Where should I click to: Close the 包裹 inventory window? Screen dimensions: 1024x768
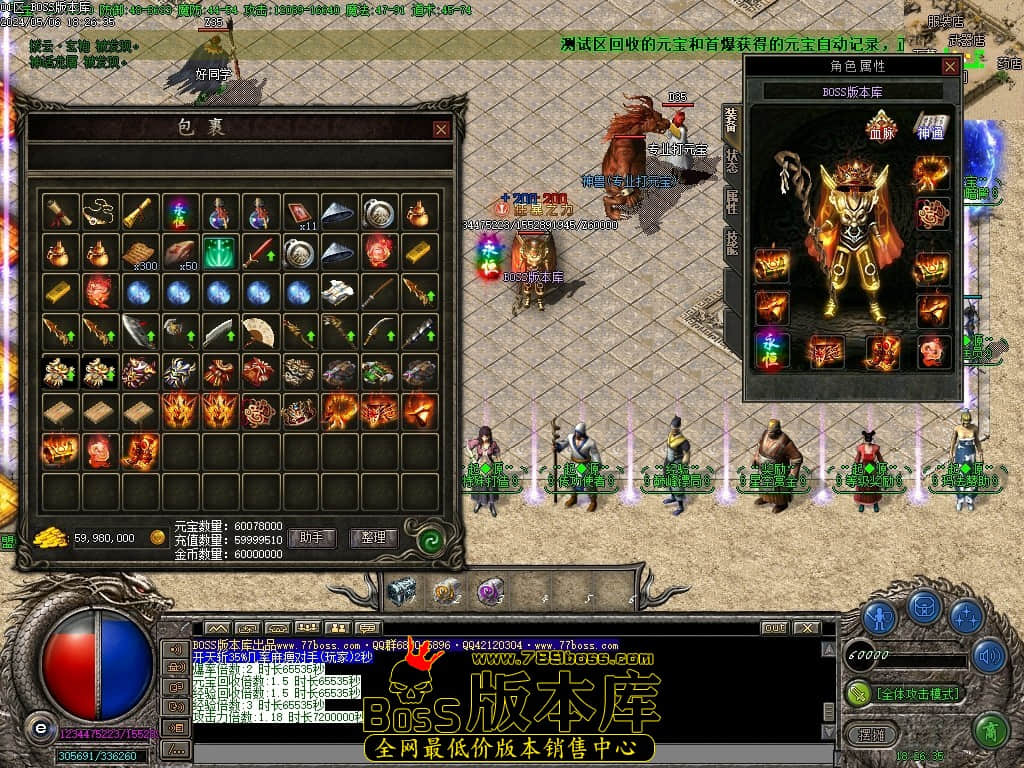pyautogui.click(x=441, y=129)
